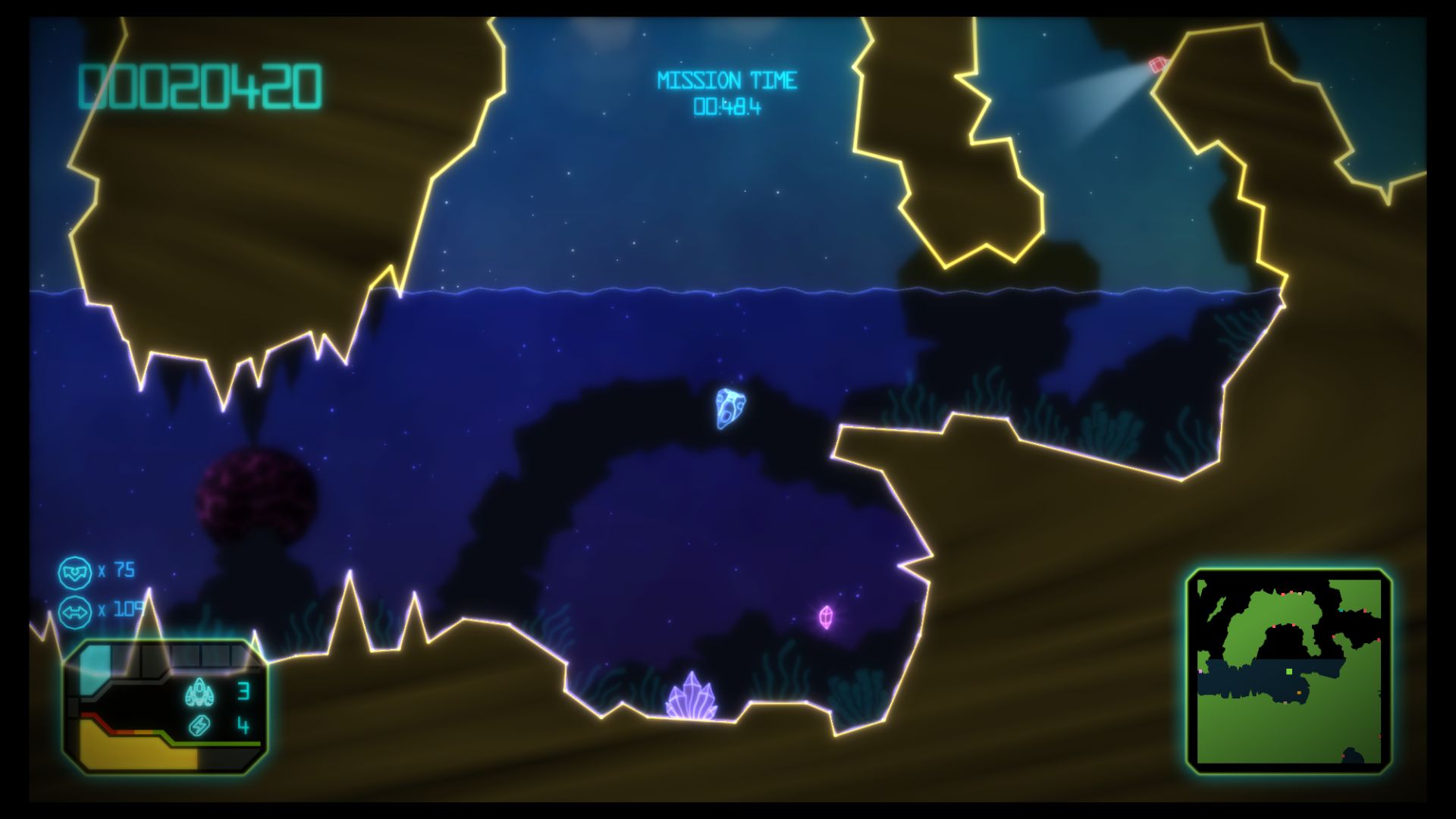1456x819 pixels.
Task: Click the lightning energy icon showing 4
Action: (x=198, y=726)
